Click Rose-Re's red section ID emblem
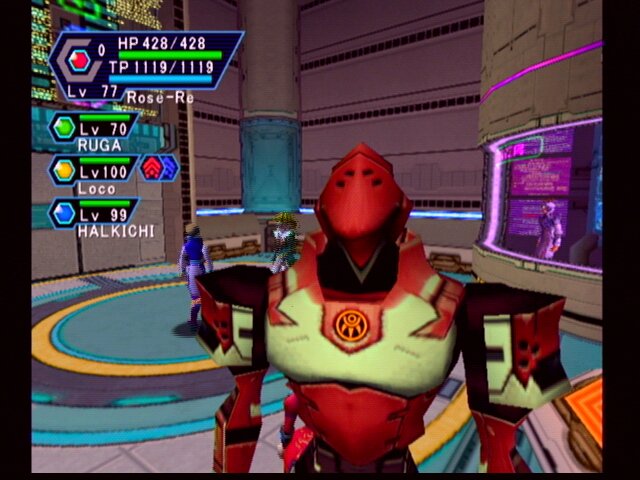Image resolution: width=640 pixels, height=480 pixels. point(77,58)
